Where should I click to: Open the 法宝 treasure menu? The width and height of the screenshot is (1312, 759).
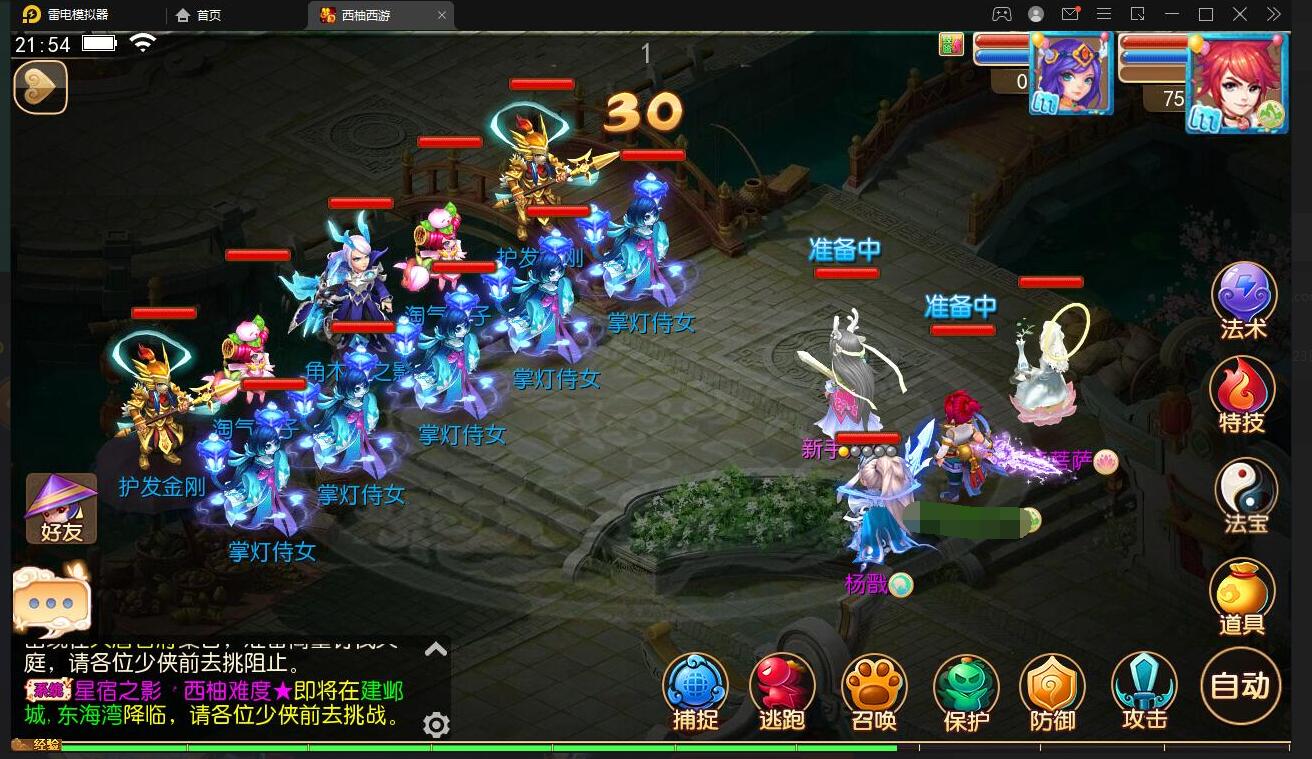[1245, 493]
